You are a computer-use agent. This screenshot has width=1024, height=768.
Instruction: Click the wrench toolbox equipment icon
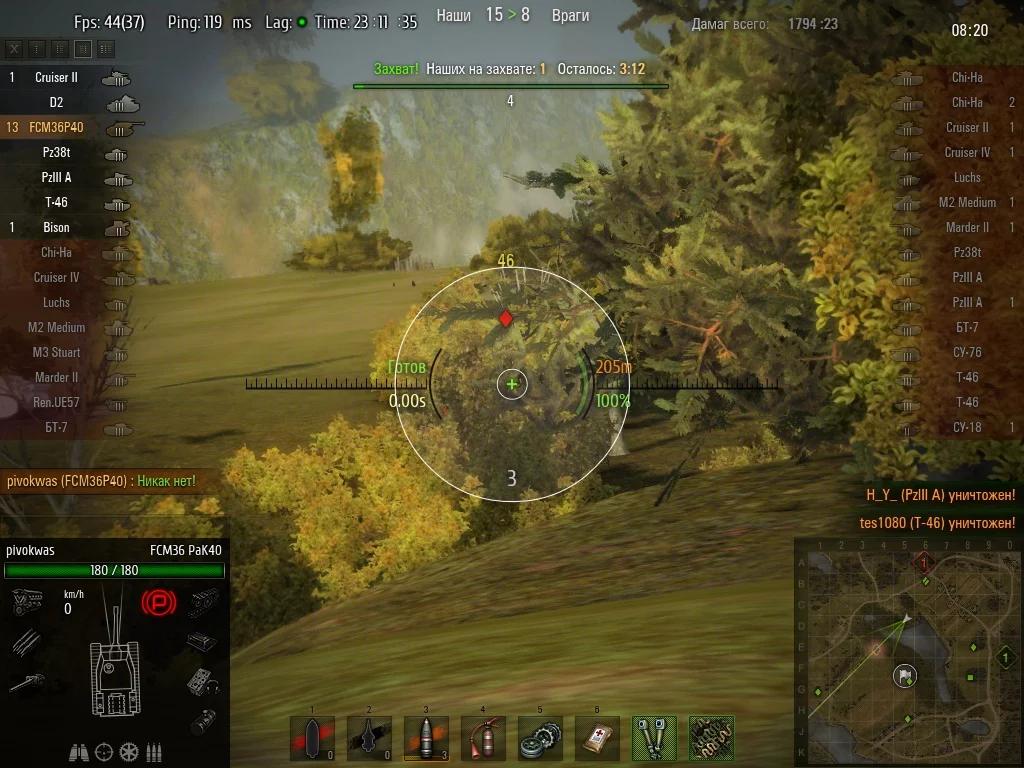654,738
